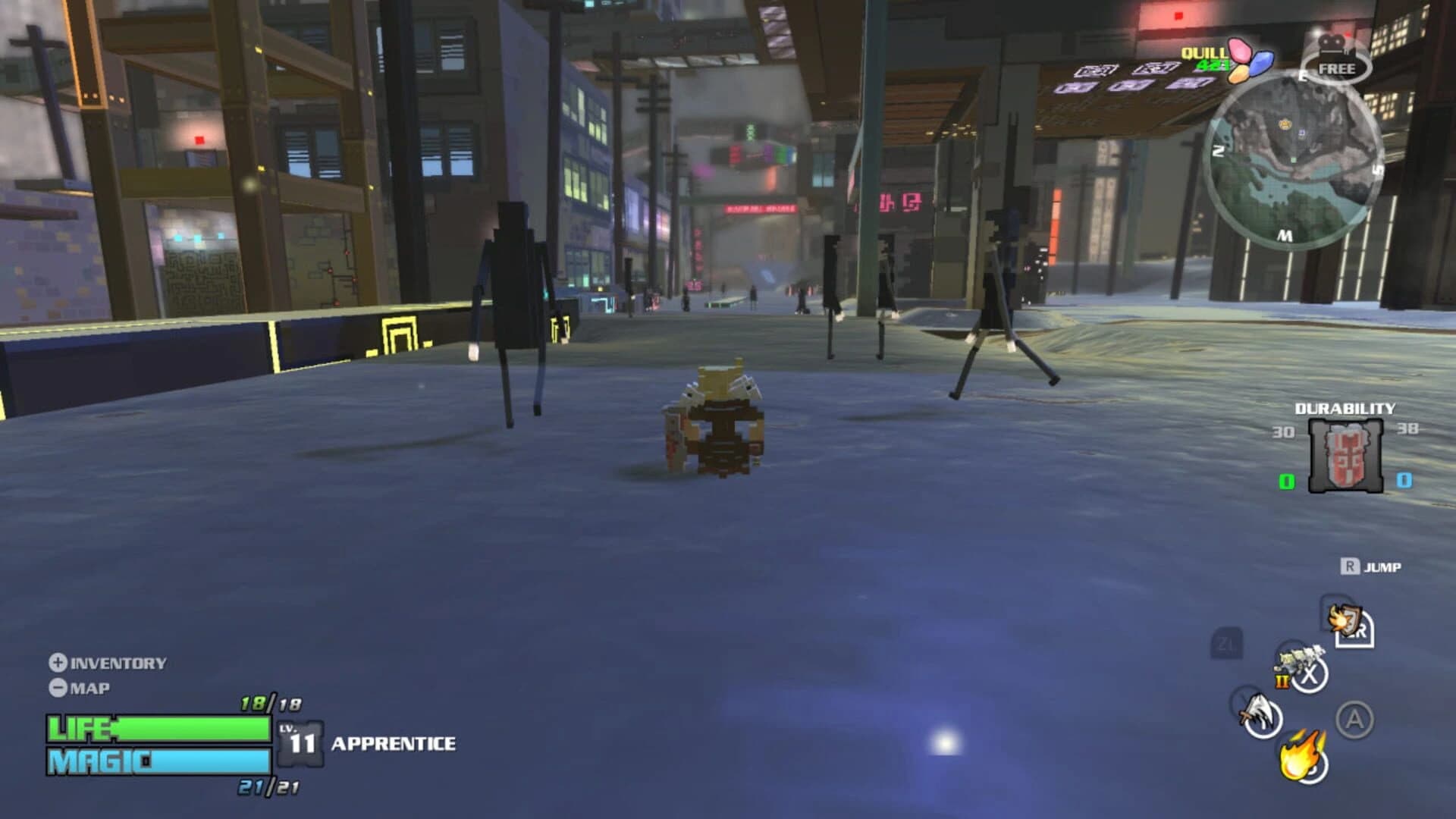Click the player marker on the minimap

pyautogui.click(x=1294, y=160)
